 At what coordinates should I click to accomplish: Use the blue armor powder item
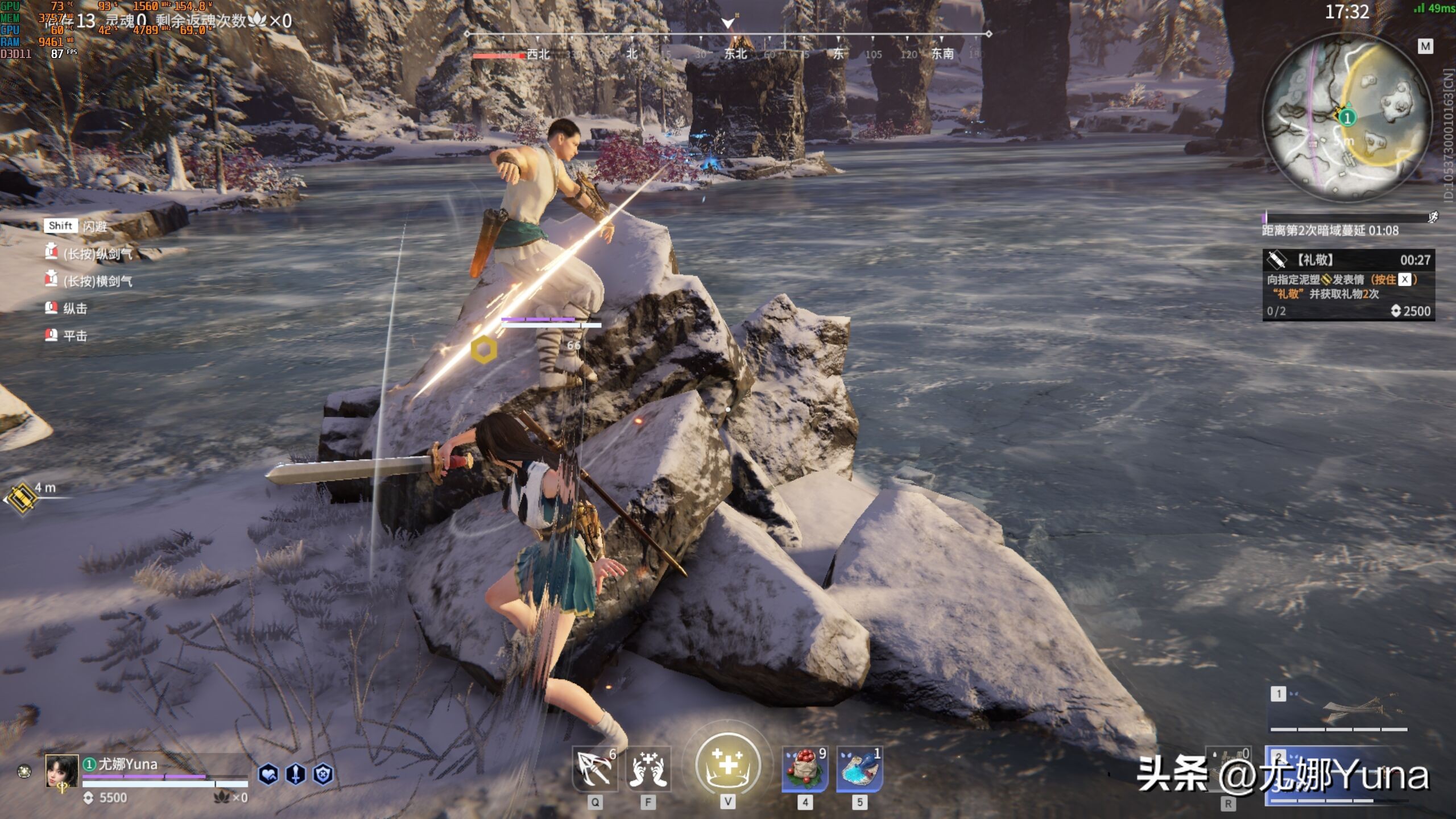[859, 769]
